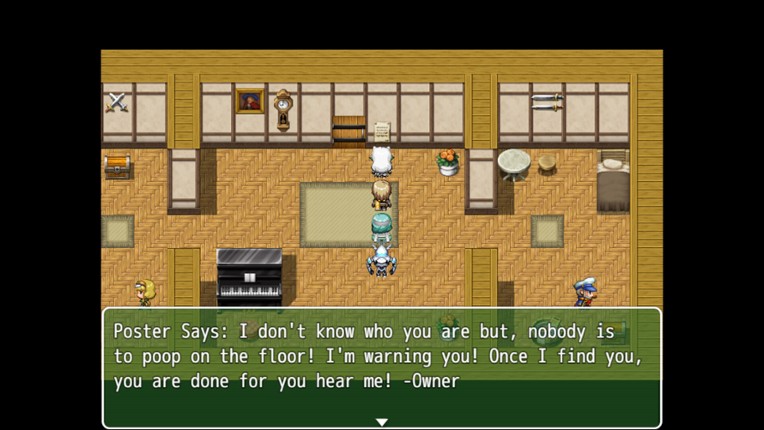Advance the poster message dialogue box
Viewport: 764px width, 430px height.
(381, 366)
